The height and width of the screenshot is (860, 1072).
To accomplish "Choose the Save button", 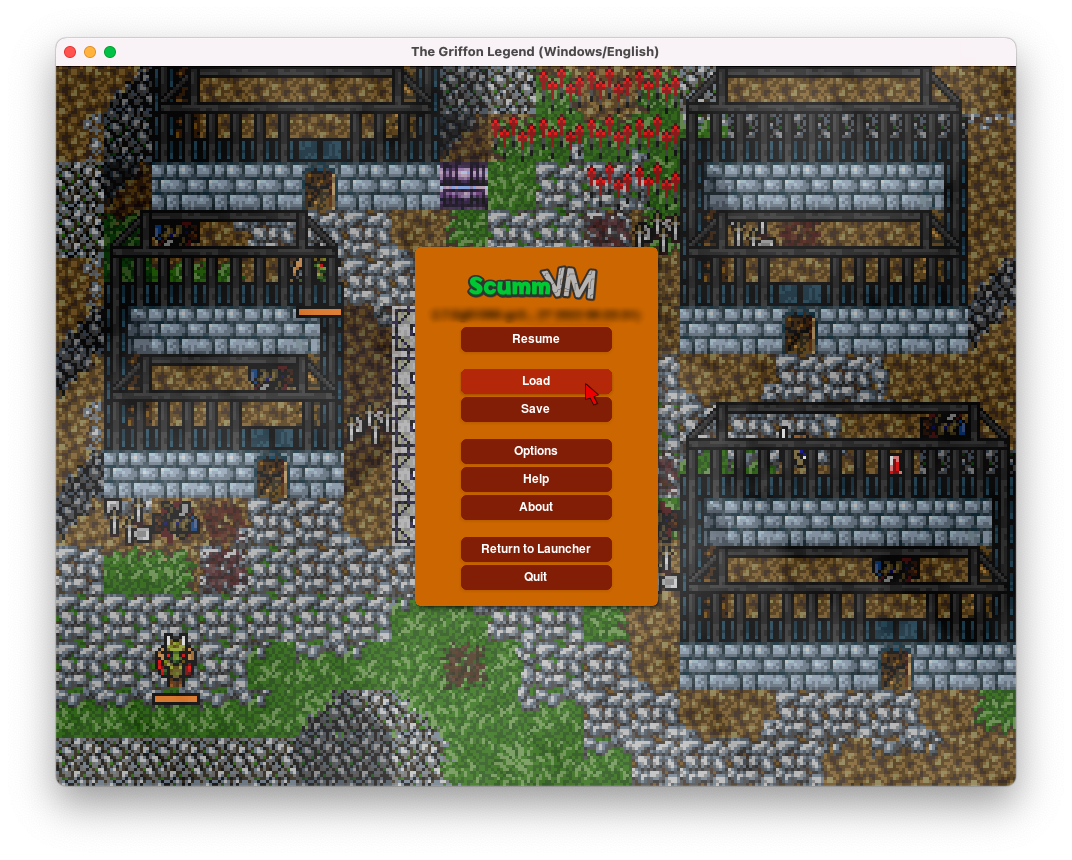I will (536, 409).
